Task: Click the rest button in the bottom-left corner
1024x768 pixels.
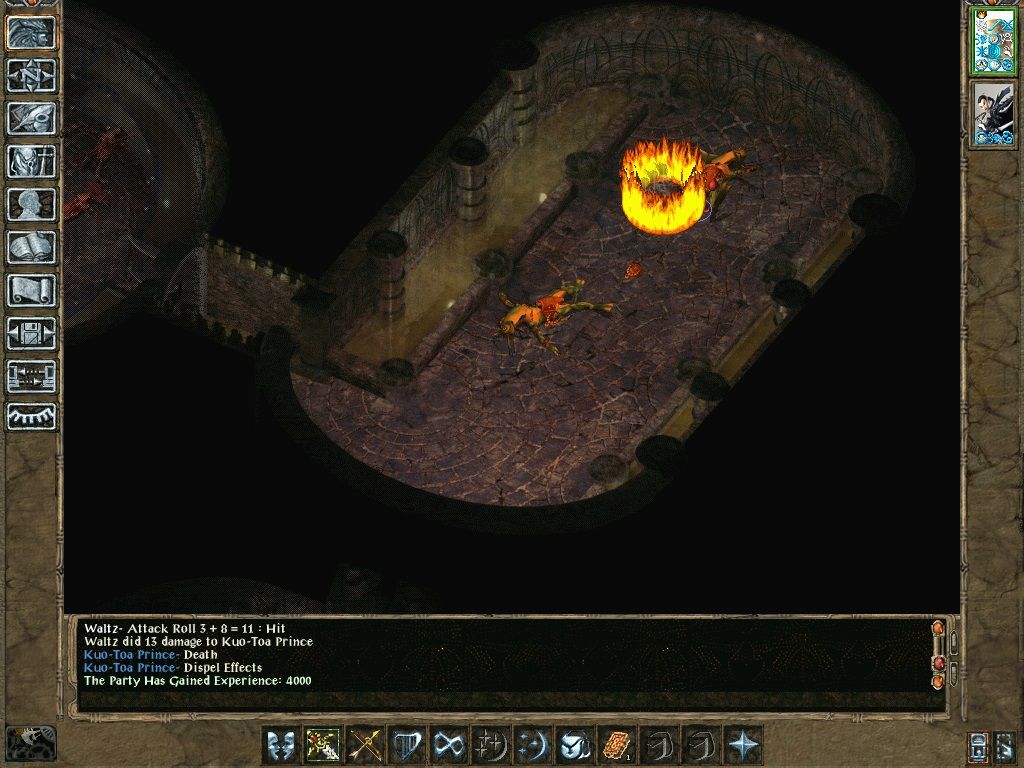Action: [31, 742]
